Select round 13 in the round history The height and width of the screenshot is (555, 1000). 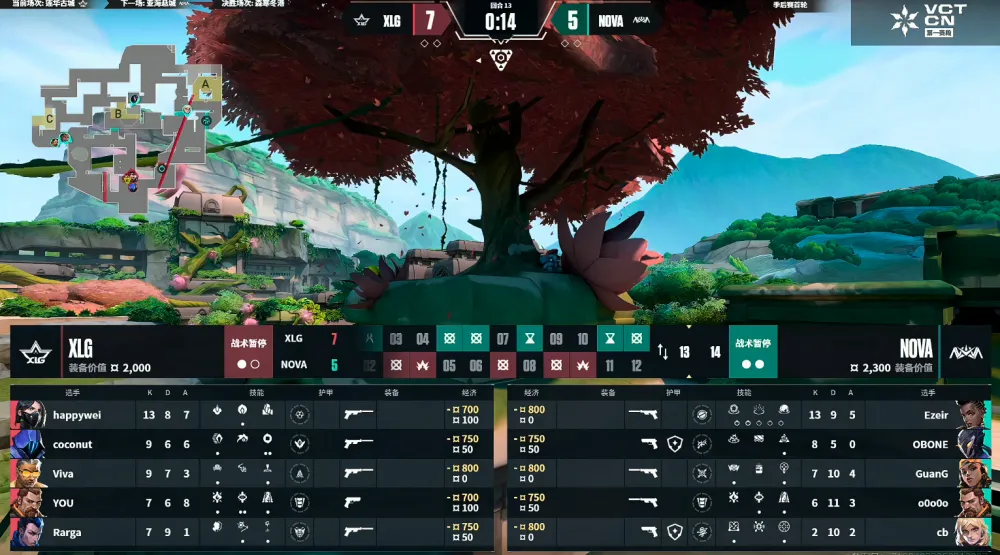click(684, 352)
